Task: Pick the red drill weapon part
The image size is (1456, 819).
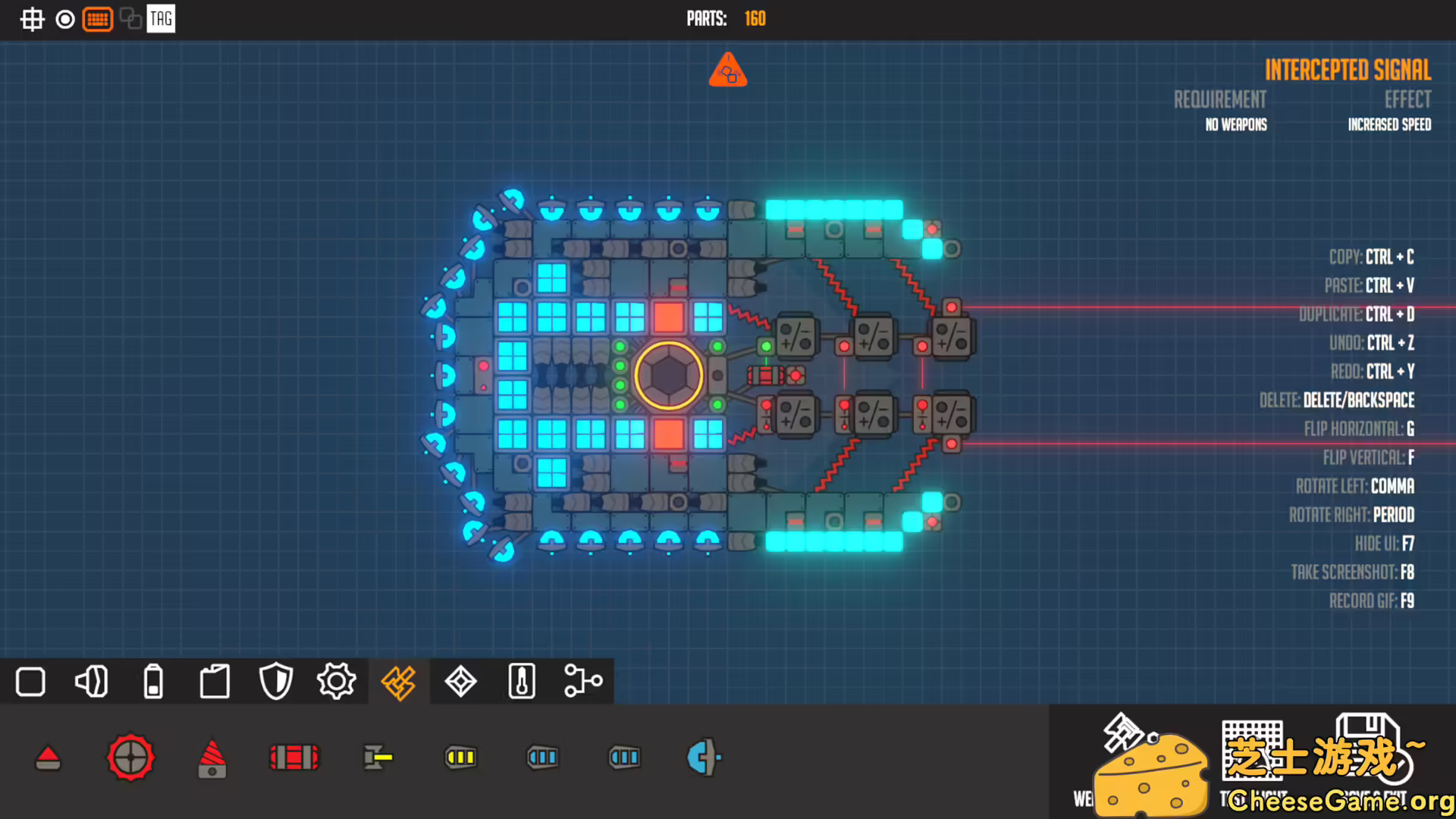Action: (212, 758)
